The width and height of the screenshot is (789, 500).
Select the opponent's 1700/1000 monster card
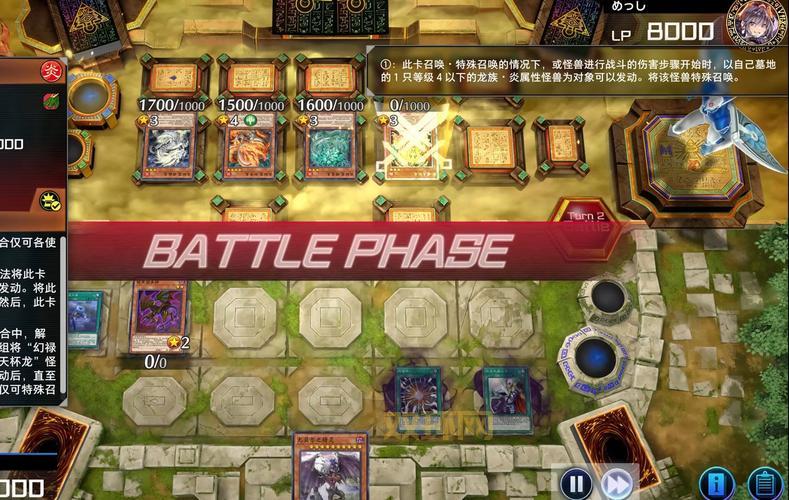coord(168,147)
